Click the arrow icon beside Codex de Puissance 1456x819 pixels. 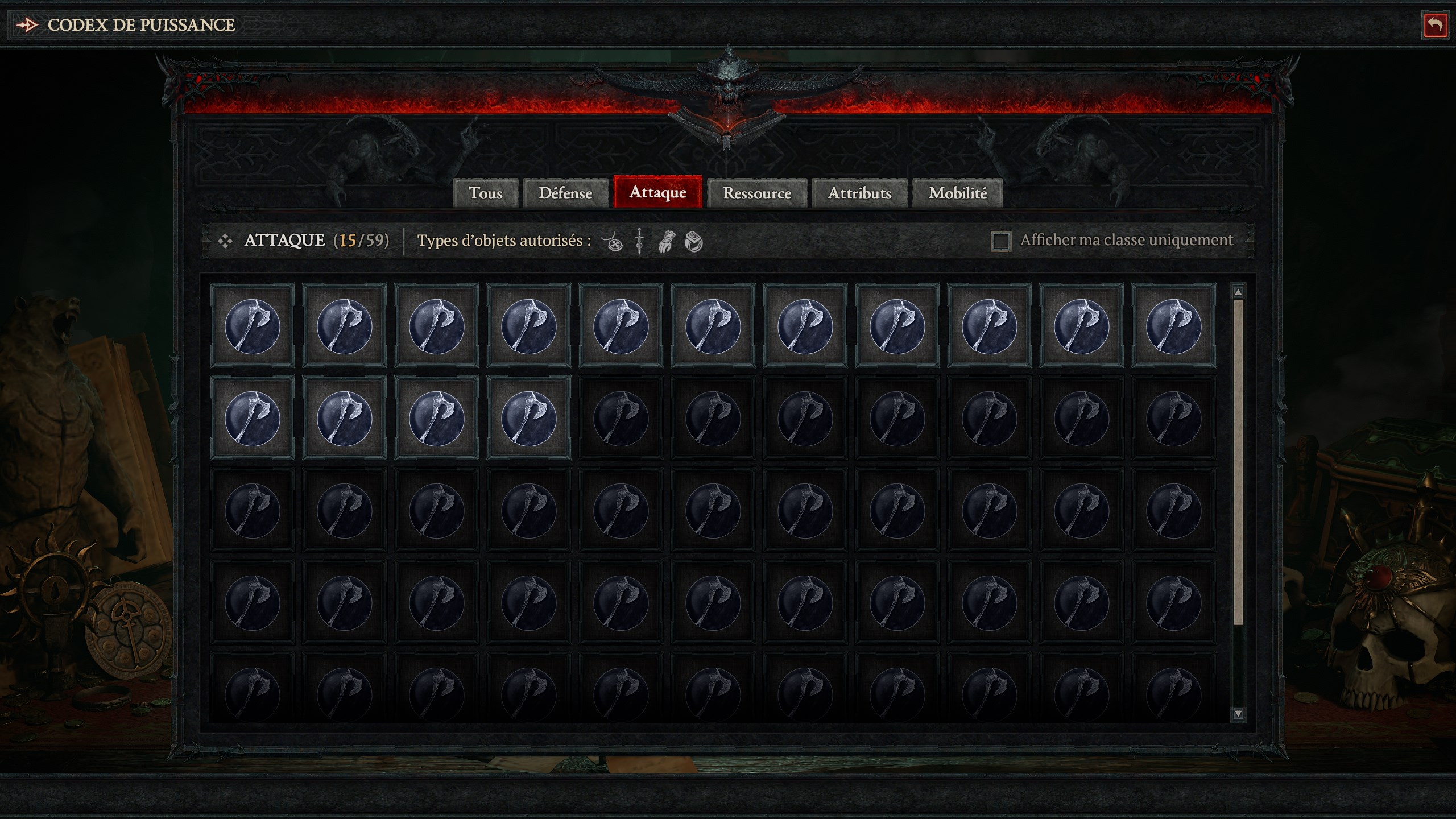click(x=27, y=24)
